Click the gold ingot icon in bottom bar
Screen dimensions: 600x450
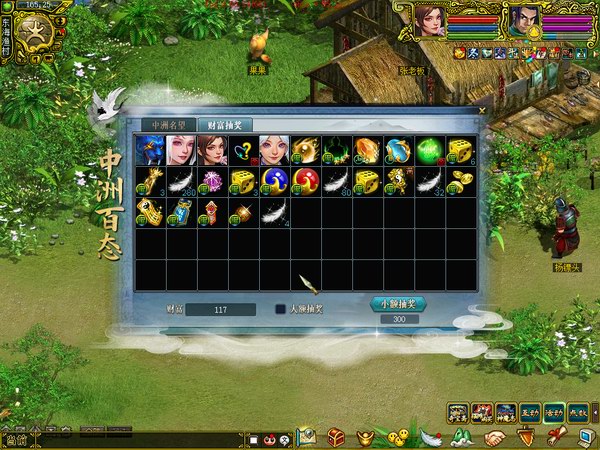click(368, 437)
